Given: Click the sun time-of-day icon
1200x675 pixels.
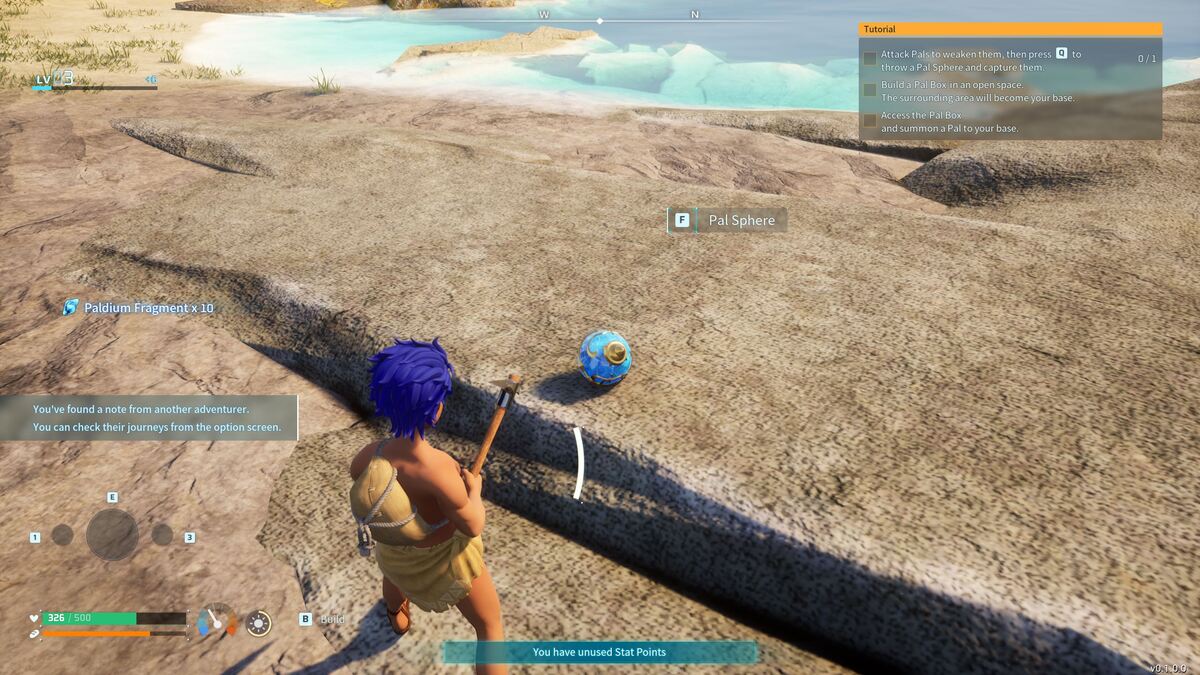Looking at the screenshot, I should coord(259,623).
